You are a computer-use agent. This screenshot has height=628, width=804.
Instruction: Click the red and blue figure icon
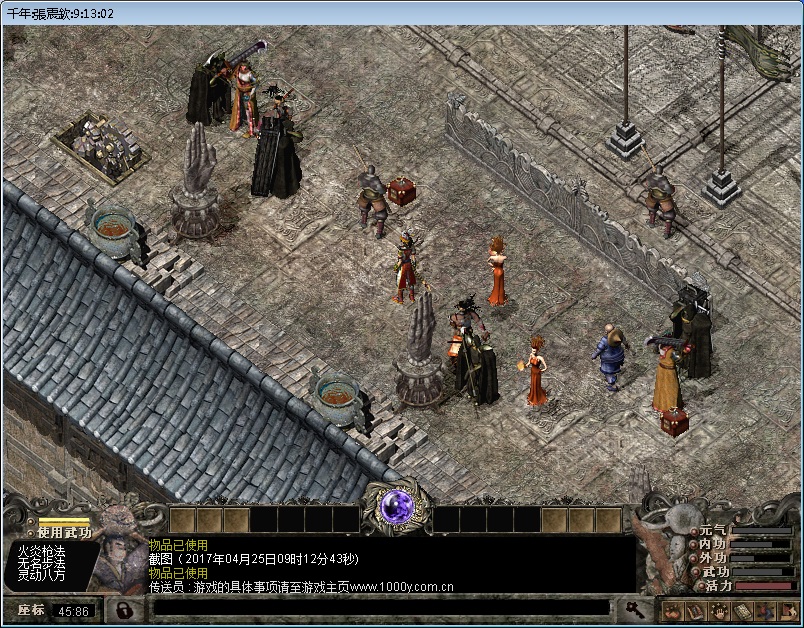pyautogui.click(x=764, y=610)
